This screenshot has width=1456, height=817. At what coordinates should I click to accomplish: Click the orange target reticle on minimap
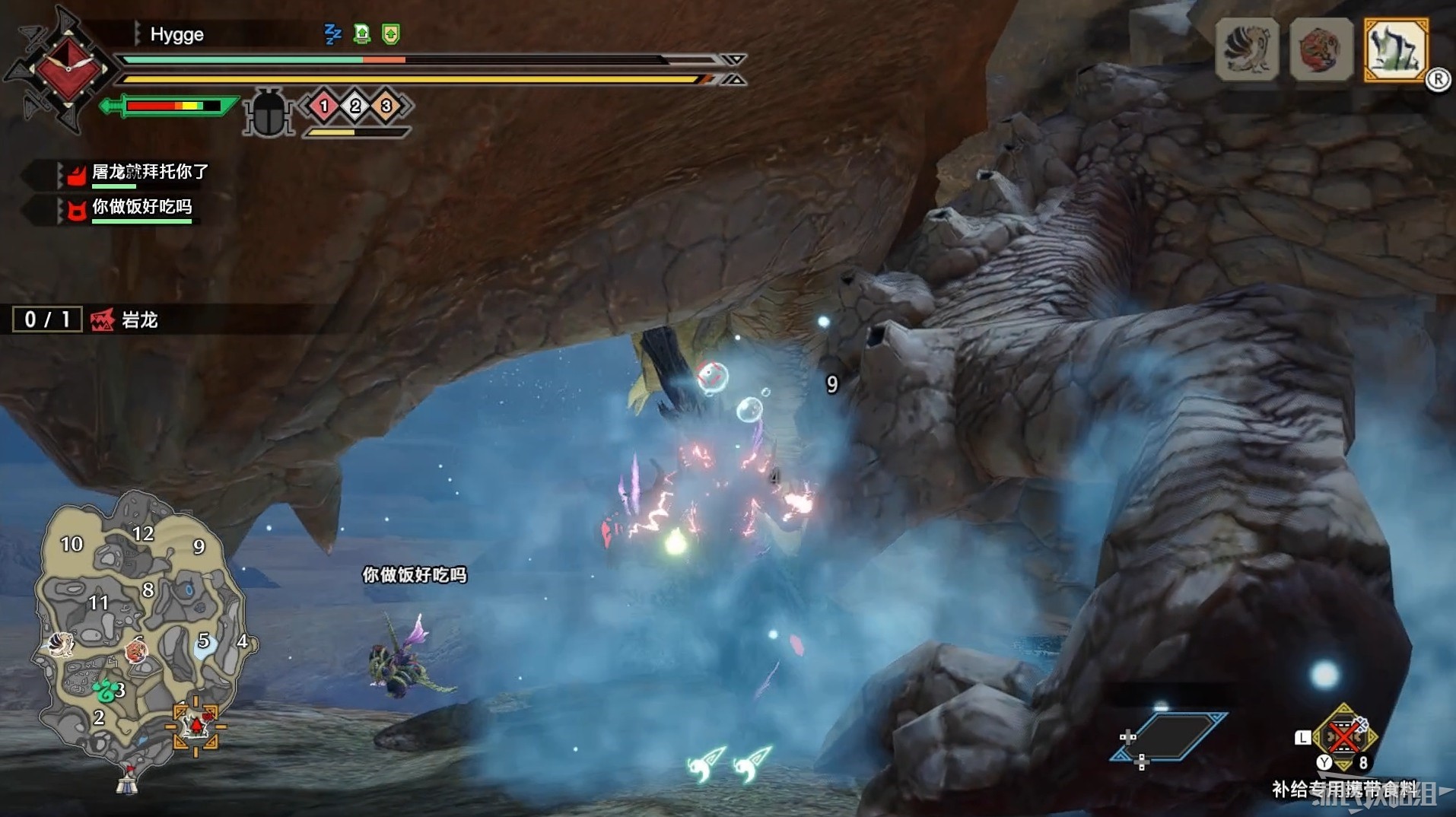coord(196,726)
